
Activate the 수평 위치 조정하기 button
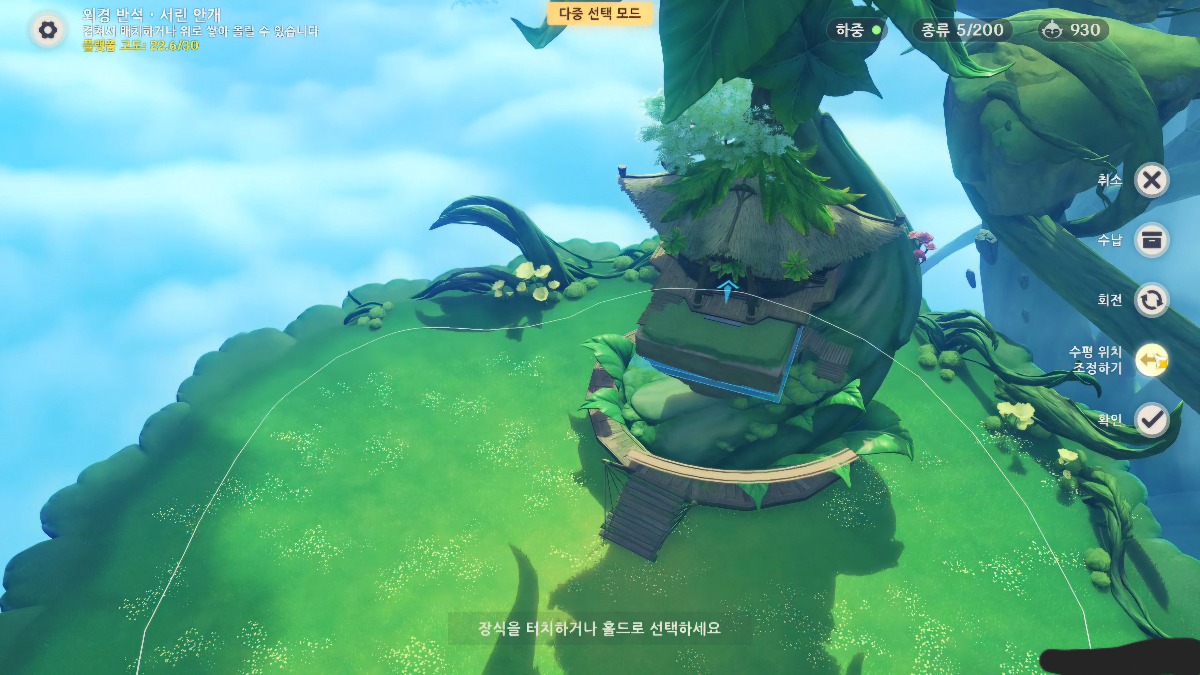tap(1152, 360)
